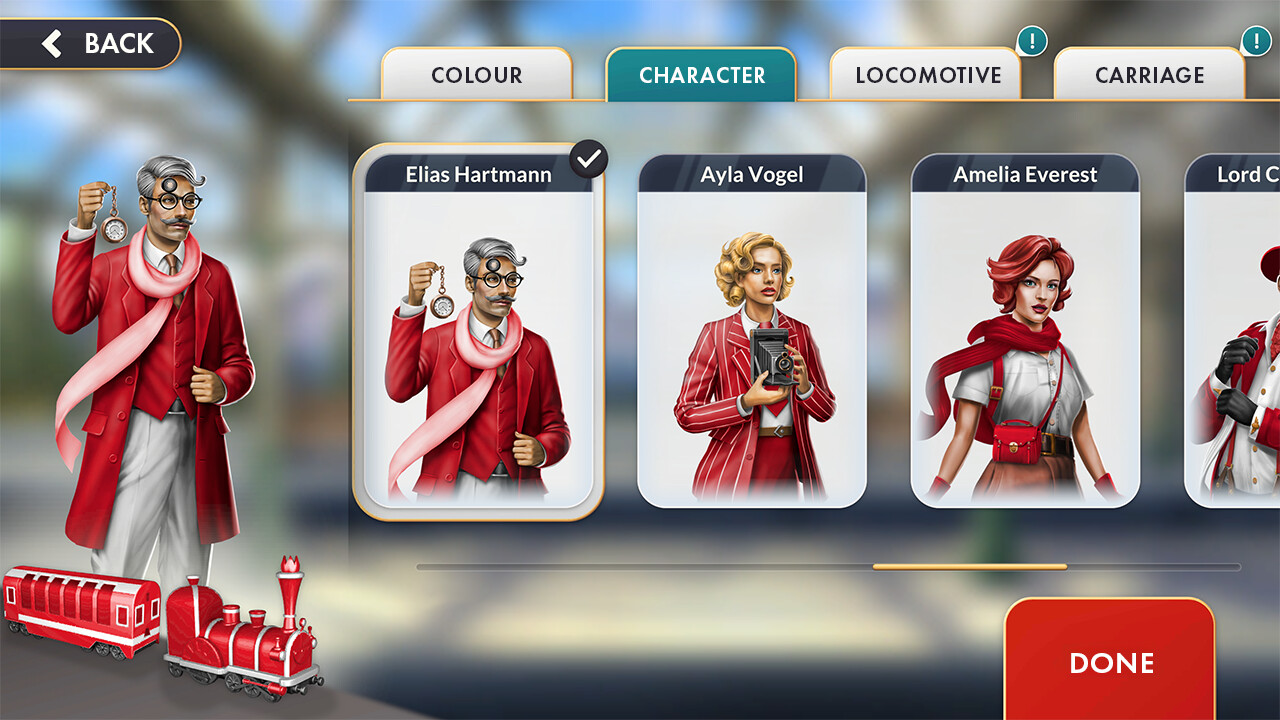Open the Locomotive tab

[x=927, y=75]
